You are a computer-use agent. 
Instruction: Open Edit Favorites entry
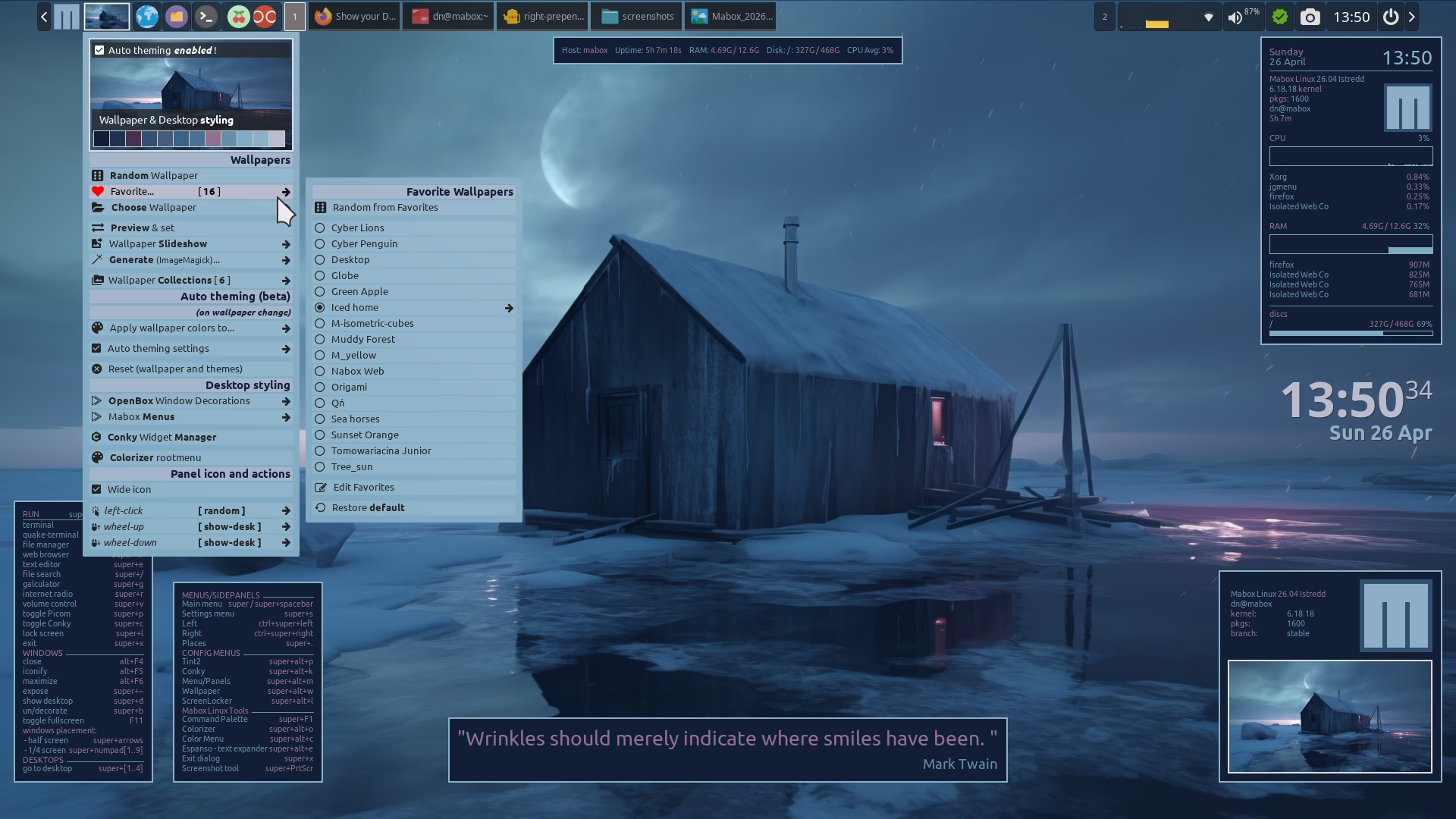point(363,487)
